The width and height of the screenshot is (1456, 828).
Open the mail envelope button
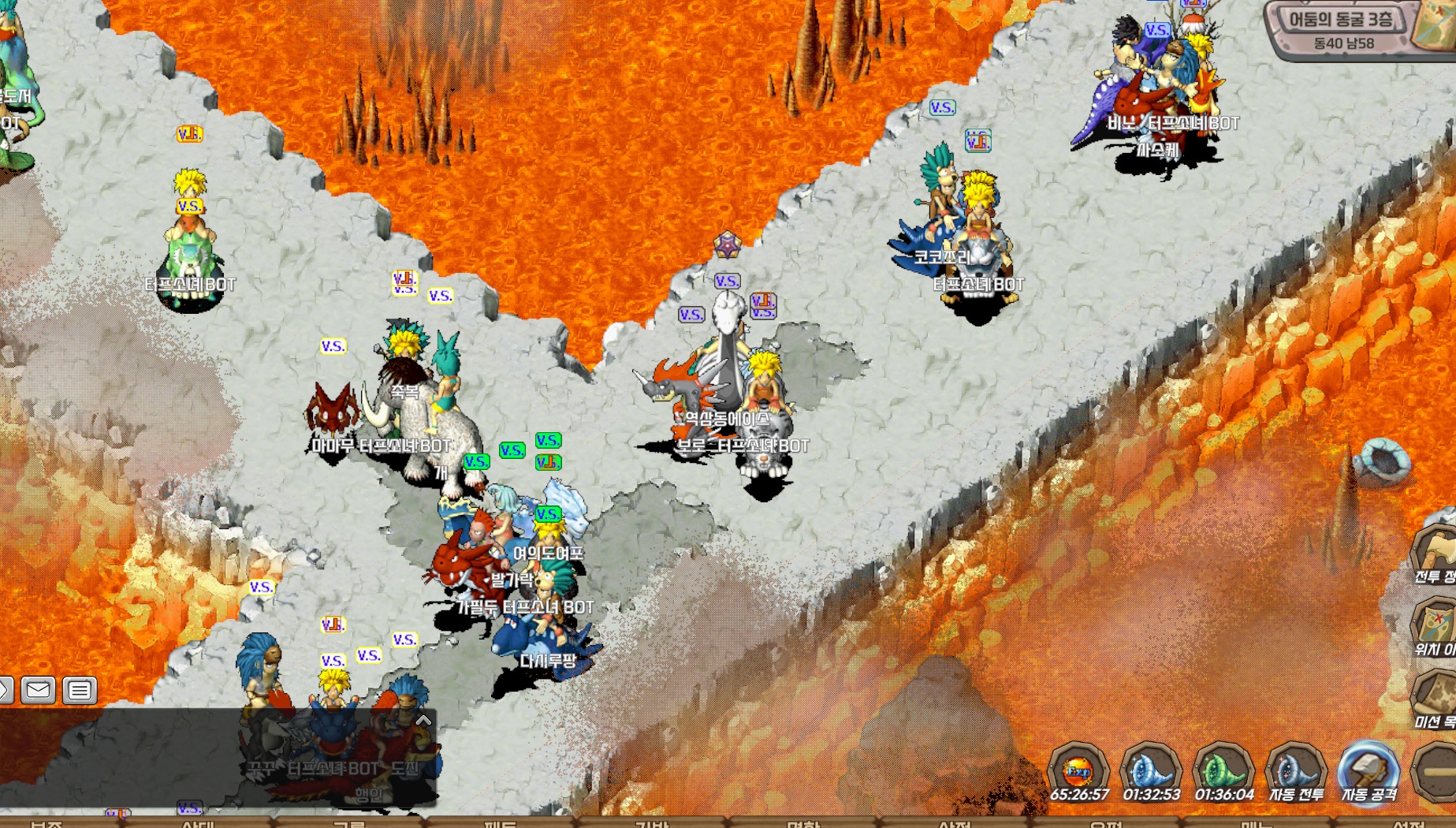(38, 690)
